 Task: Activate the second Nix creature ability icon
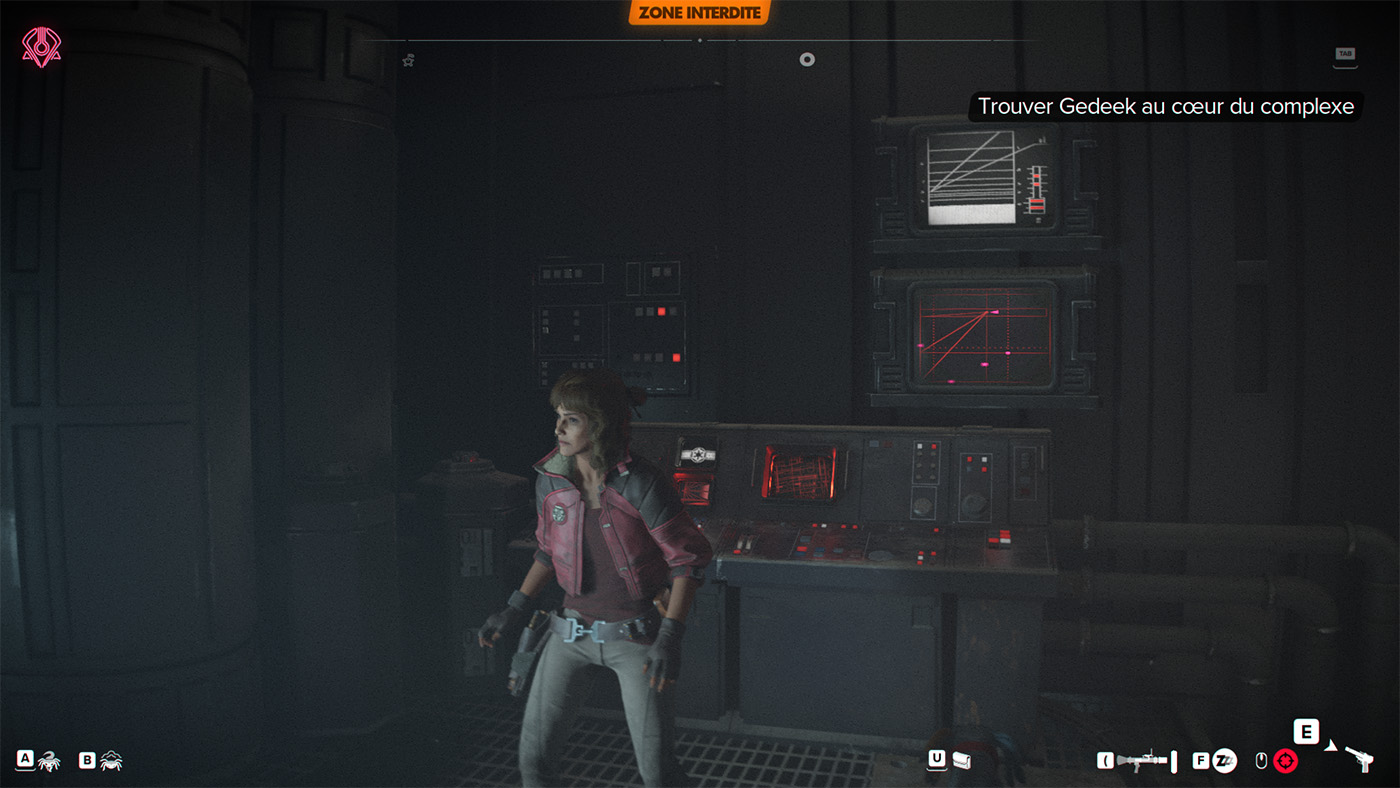point(111,761)
